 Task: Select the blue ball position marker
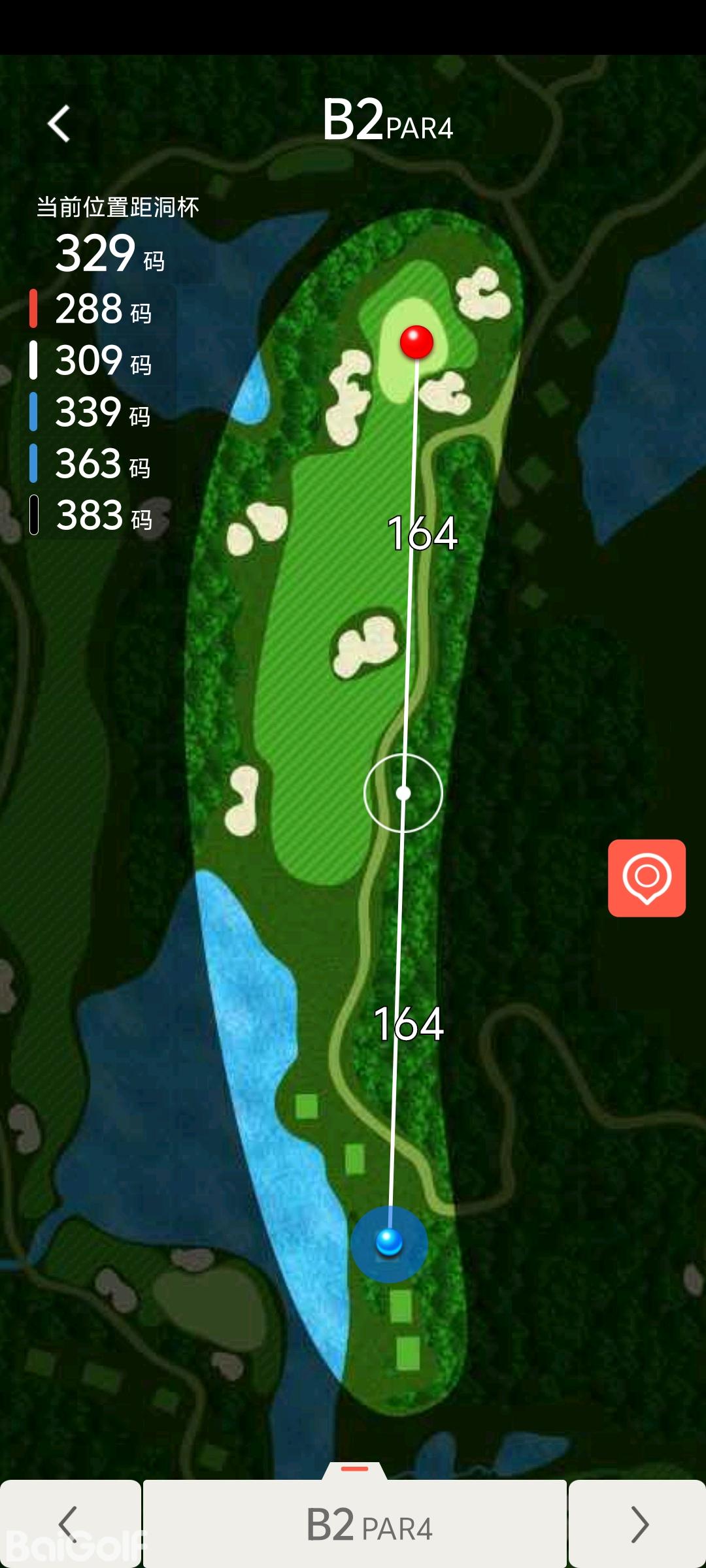(390, 1242)
